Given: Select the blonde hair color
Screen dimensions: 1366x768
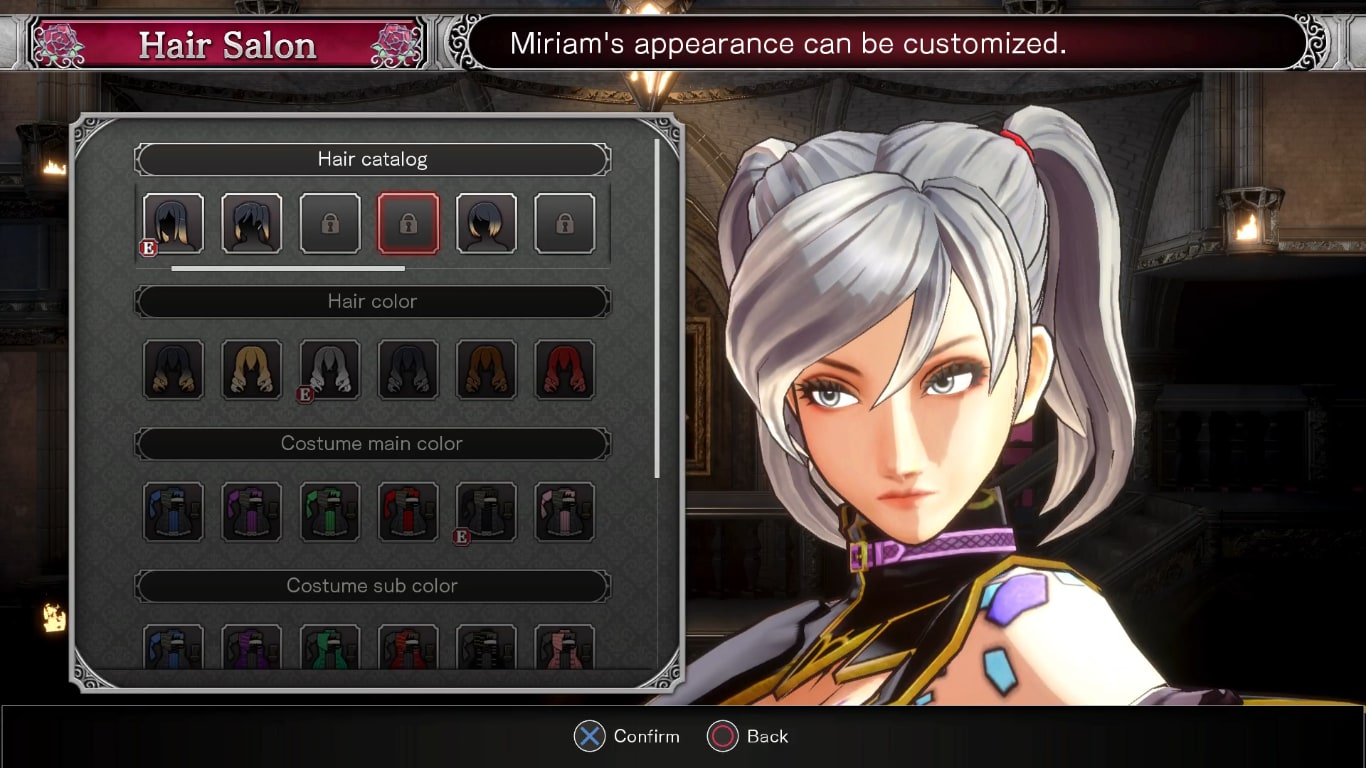Looking at the screenshot, I should (252, 370).
